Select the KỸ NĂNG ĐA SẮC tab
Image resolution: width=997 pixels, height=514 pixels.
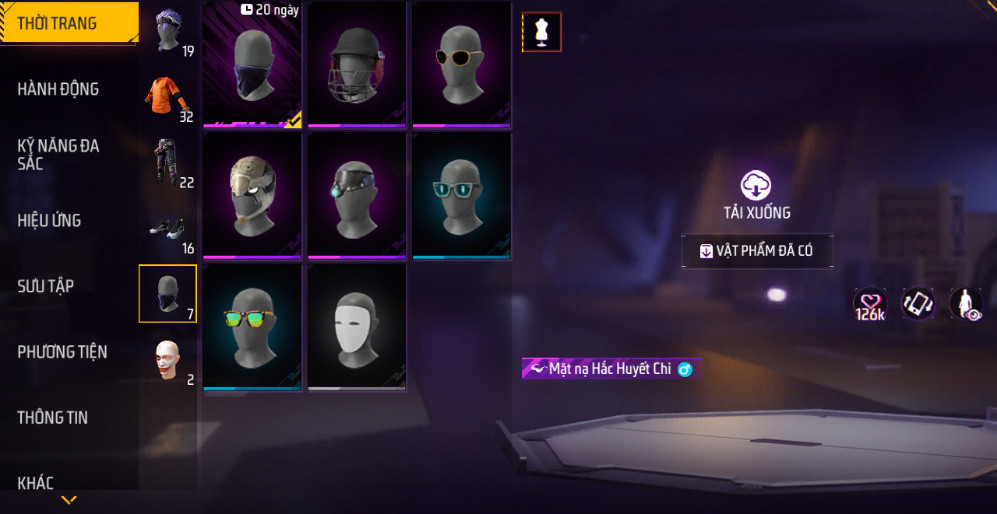60,154
